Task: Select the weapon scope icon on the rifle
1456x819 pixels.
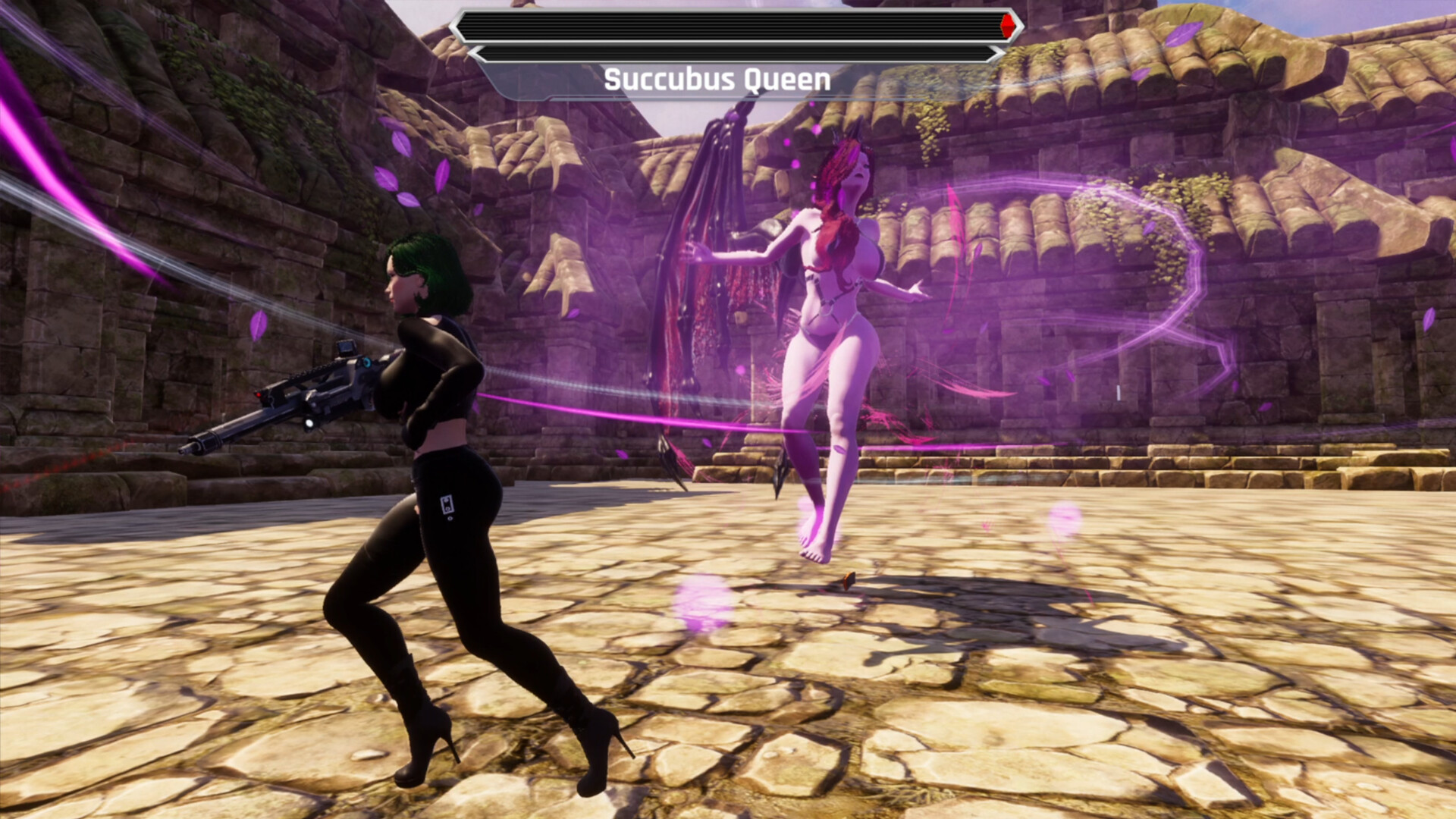Action: pos(347,347)
